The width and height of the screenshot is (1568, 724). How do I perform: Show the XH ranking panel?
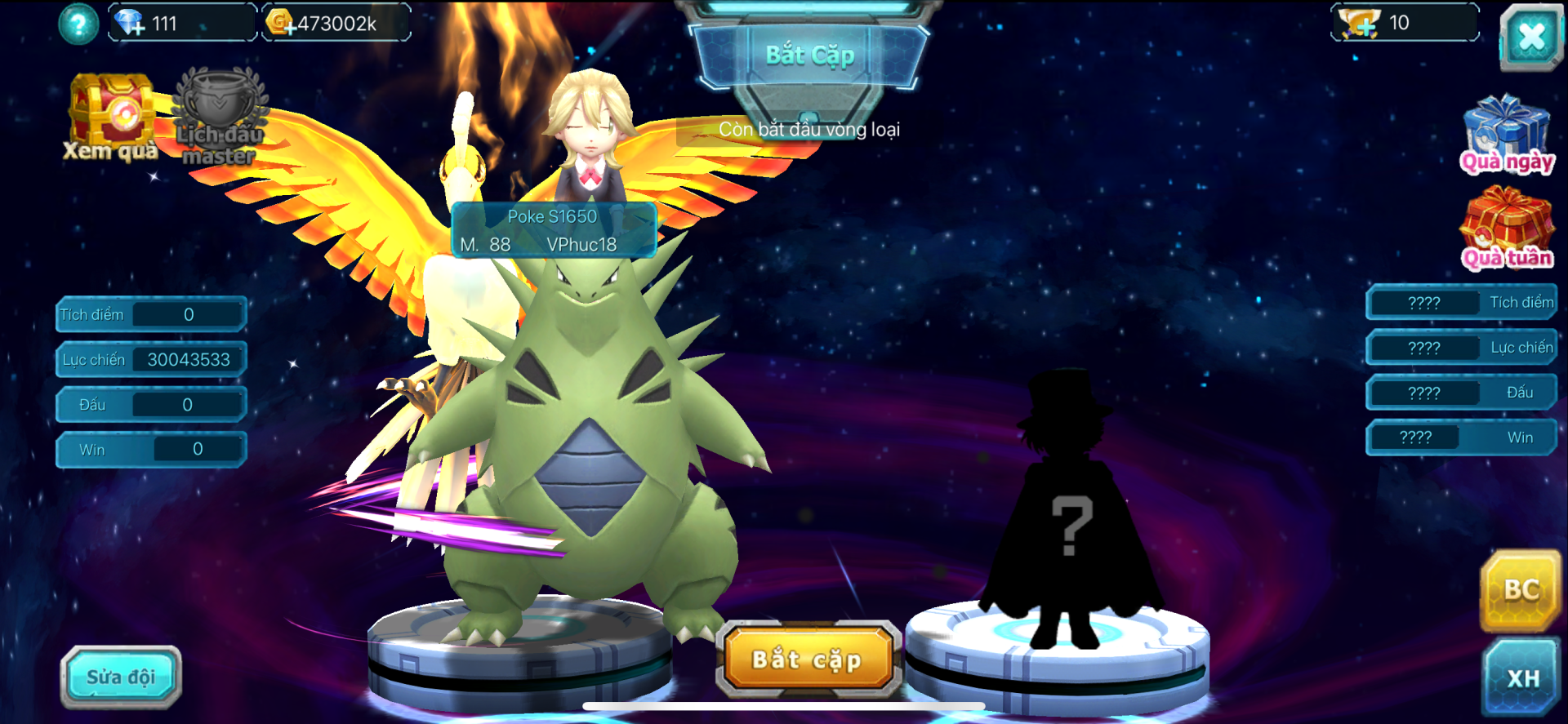point(1522,677)
